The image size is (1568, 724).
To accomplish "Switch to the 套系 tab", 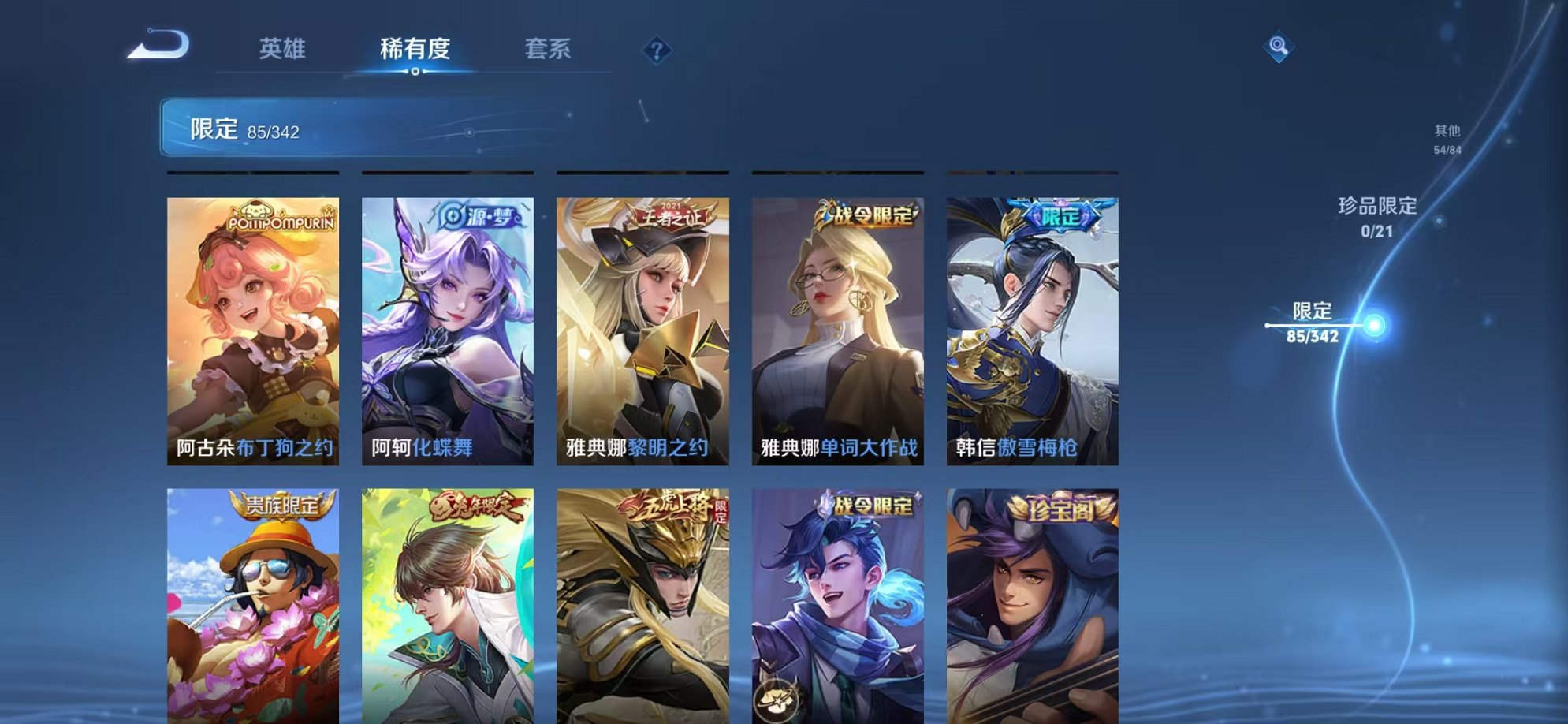I will pos(549,49).
